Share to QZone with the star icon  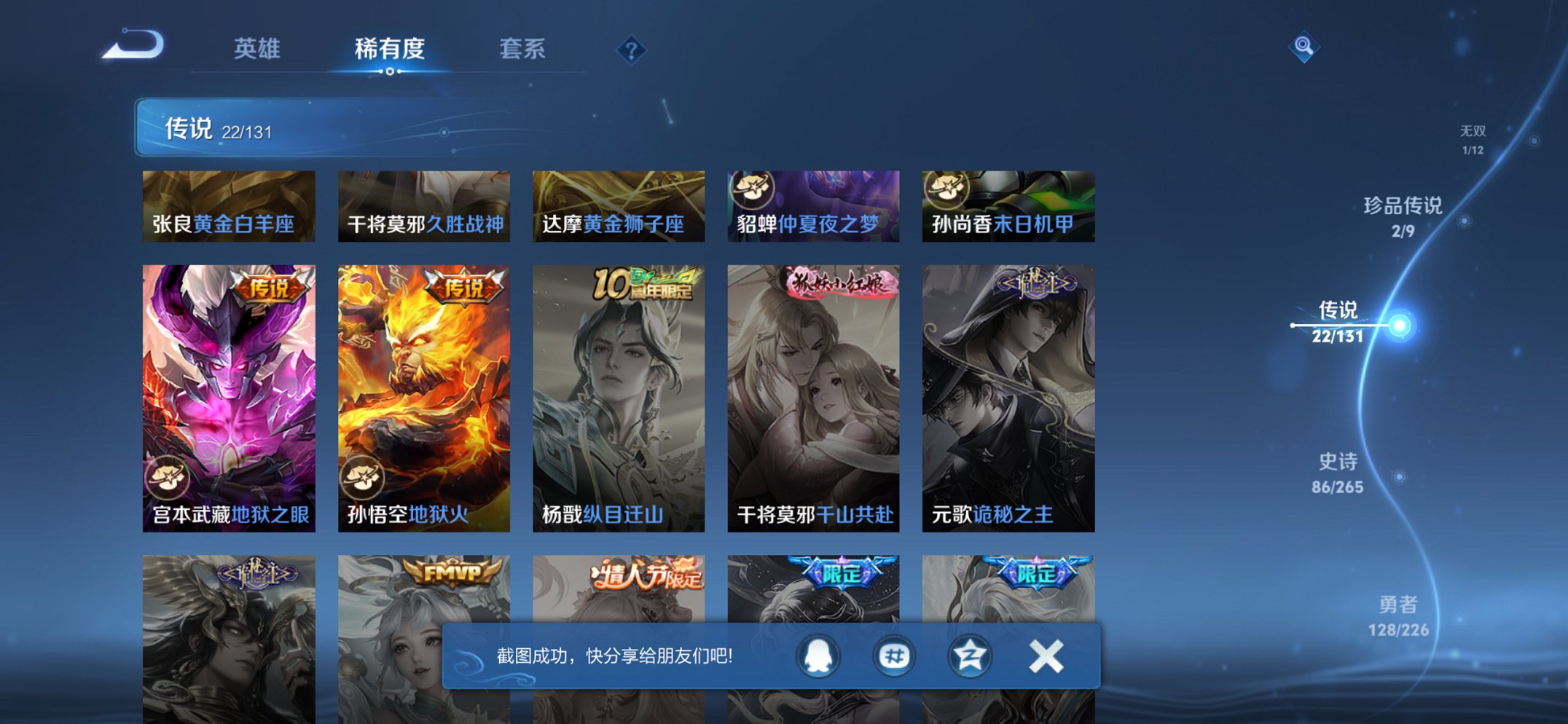969,656
